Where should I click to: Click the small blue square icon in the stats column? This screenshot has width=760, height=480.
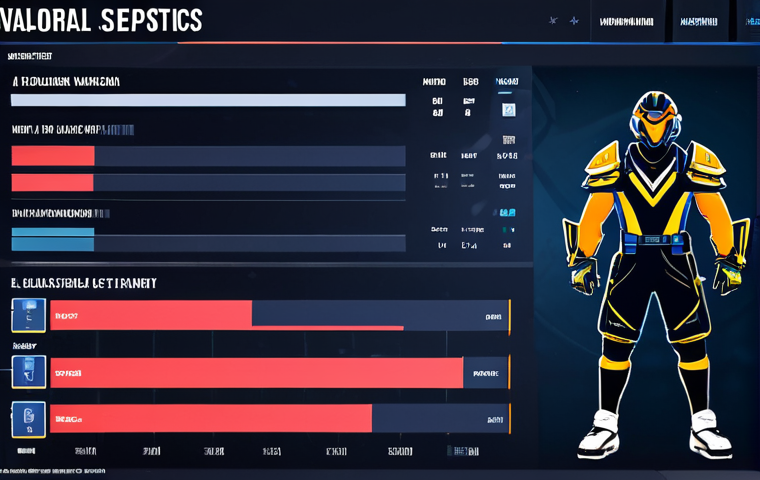(x=508, y=110)
